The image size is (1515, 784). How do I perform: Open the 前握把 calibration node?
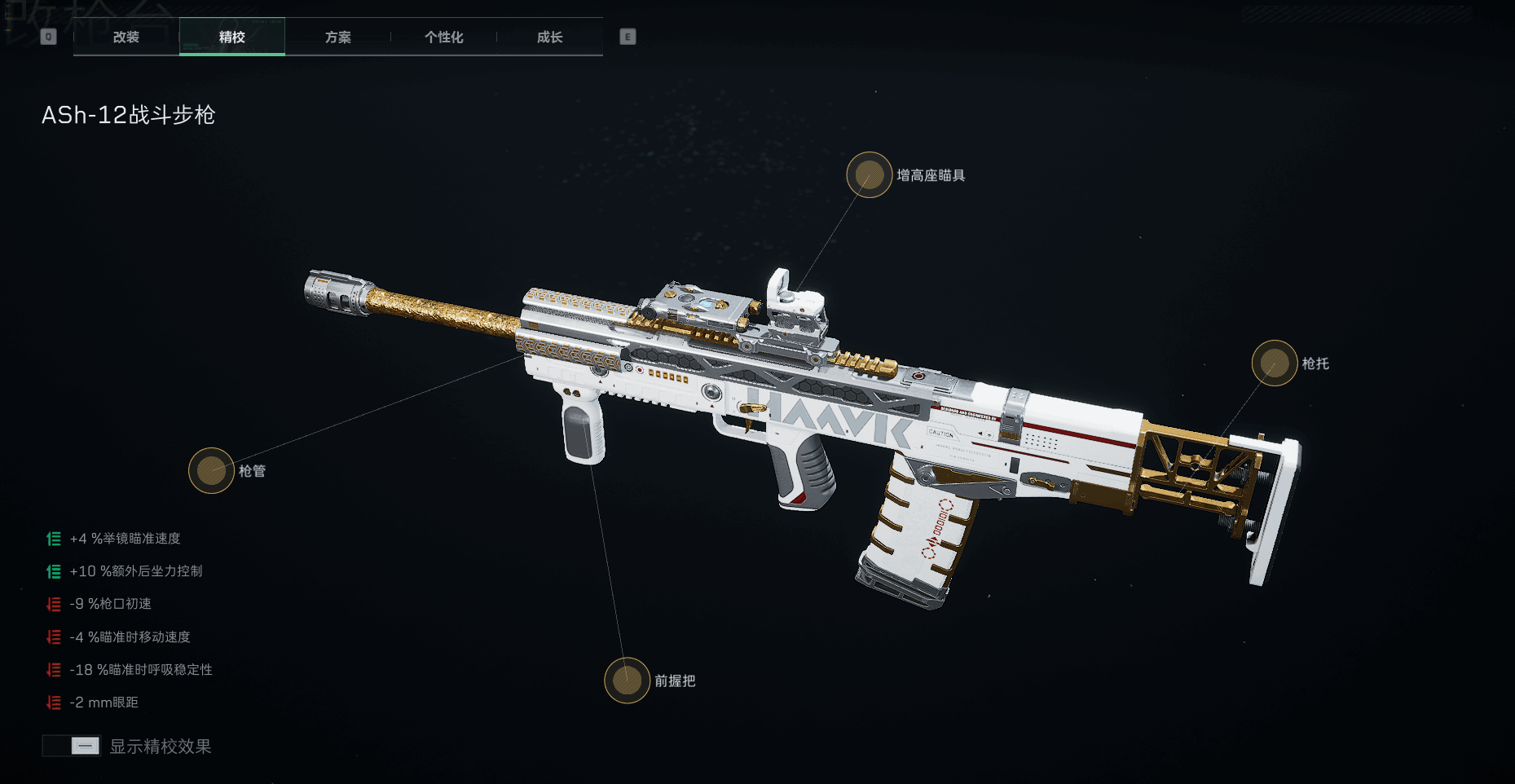pos(627,680)
